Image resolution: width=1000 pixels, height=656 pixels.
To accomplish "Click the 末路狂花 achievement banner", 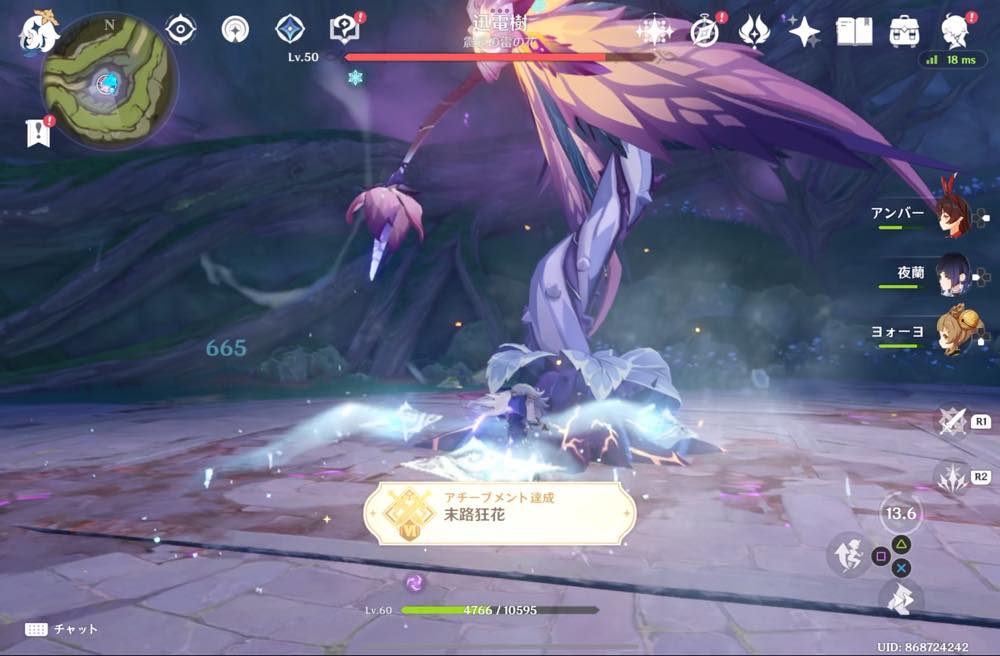I will tap(499, 512).
